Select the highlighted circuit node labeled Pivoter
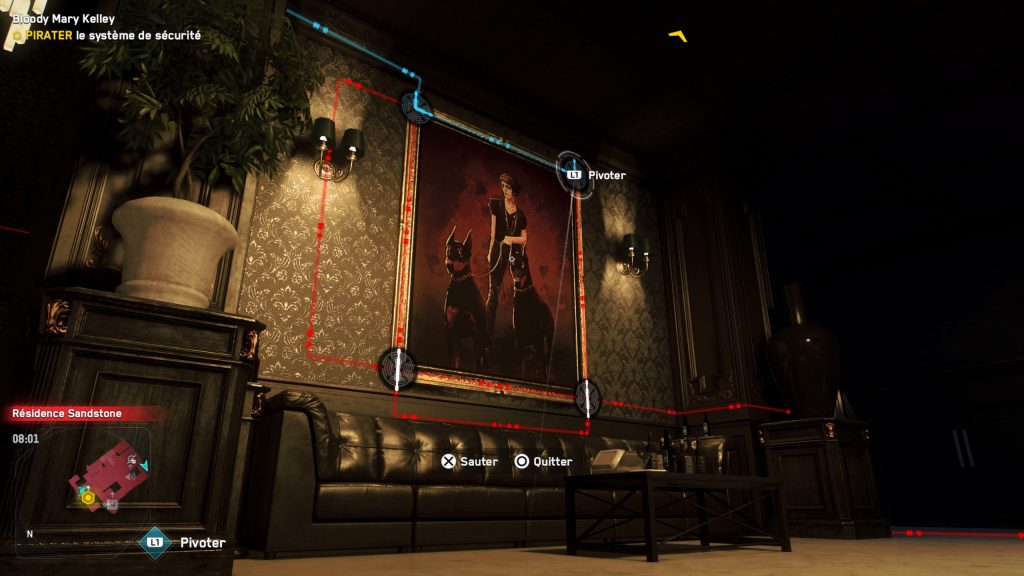This screenshot has width=1024, height=576. (x=573, y=173)
